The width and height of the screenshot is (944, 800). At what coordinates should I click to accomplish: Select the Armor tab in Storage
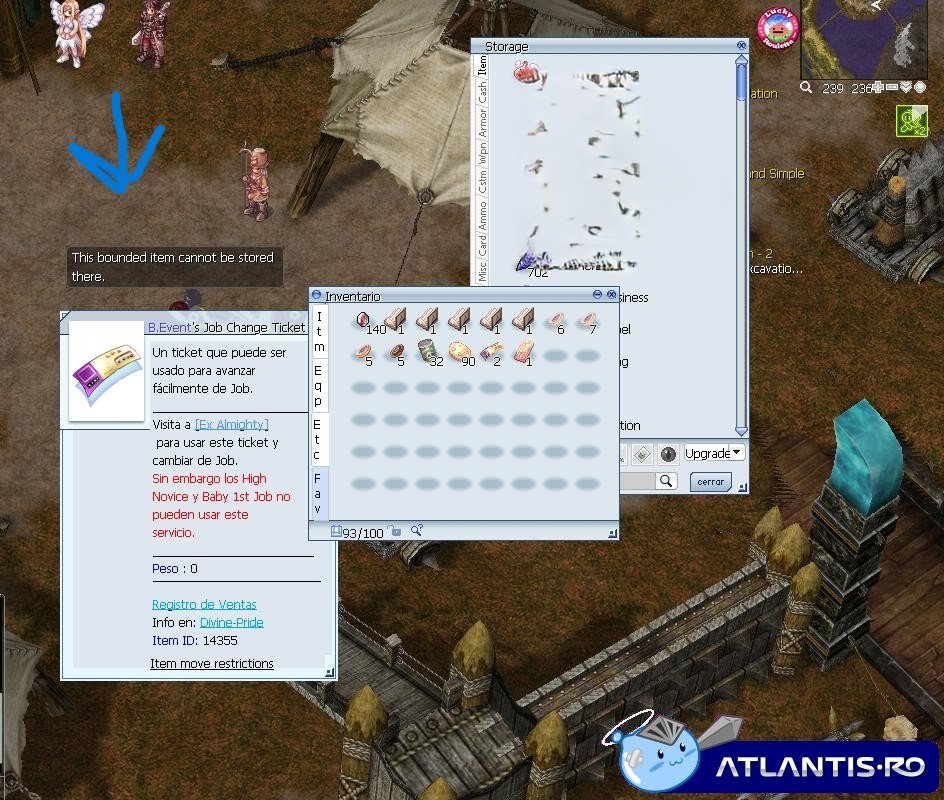(483, 124)
